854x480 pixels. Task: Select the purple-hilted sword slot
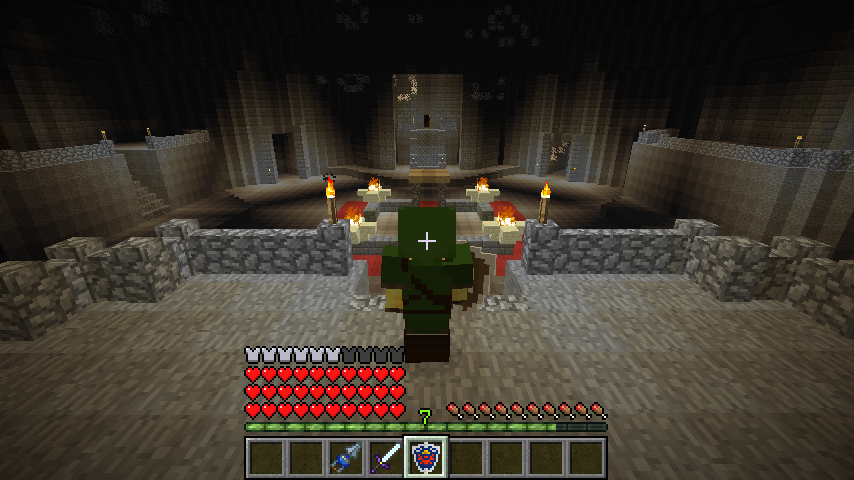(x=385, y=458)
